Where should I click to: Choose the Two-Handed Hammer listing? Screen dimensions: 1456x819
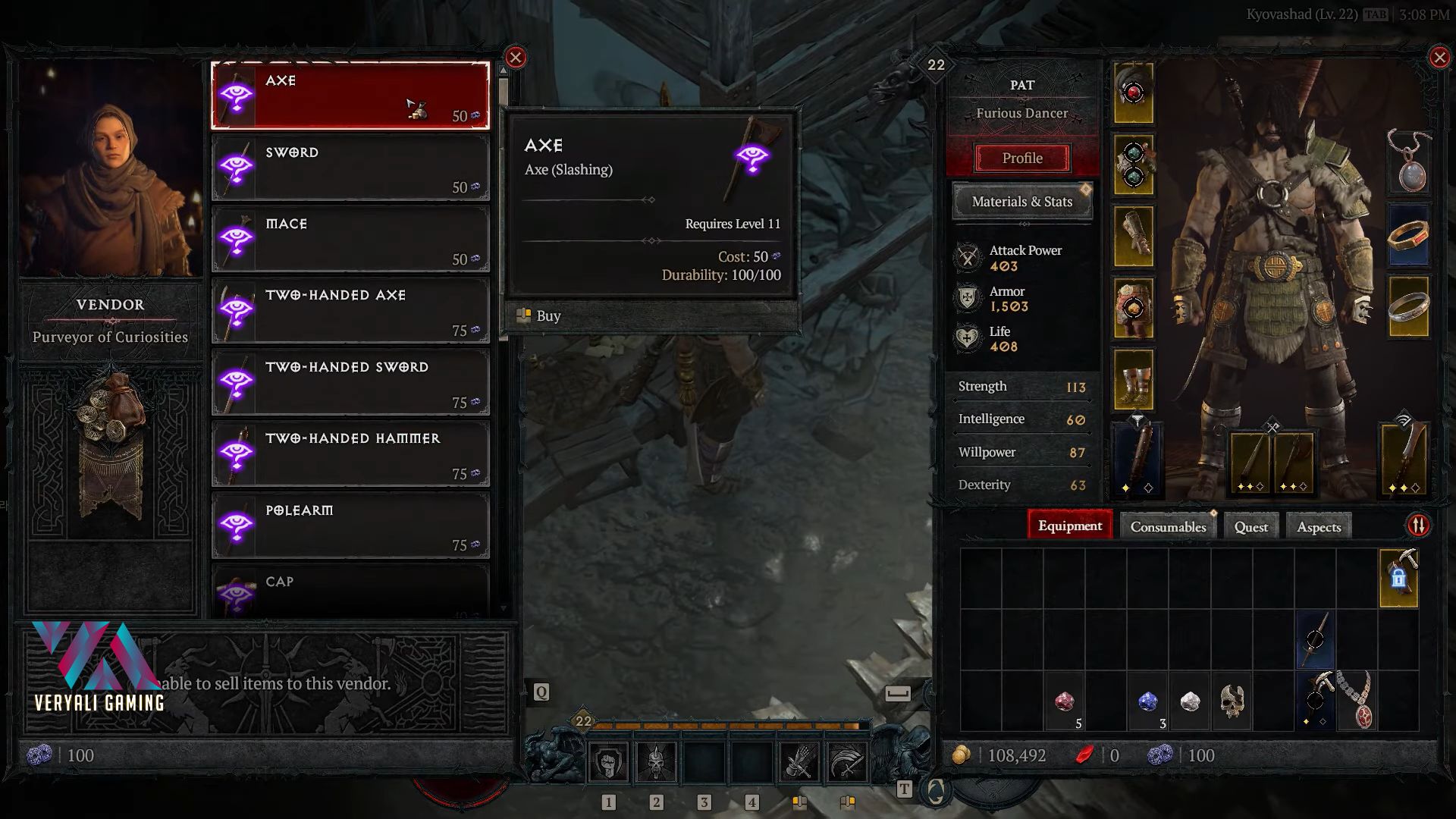click(x=350, y=454)
